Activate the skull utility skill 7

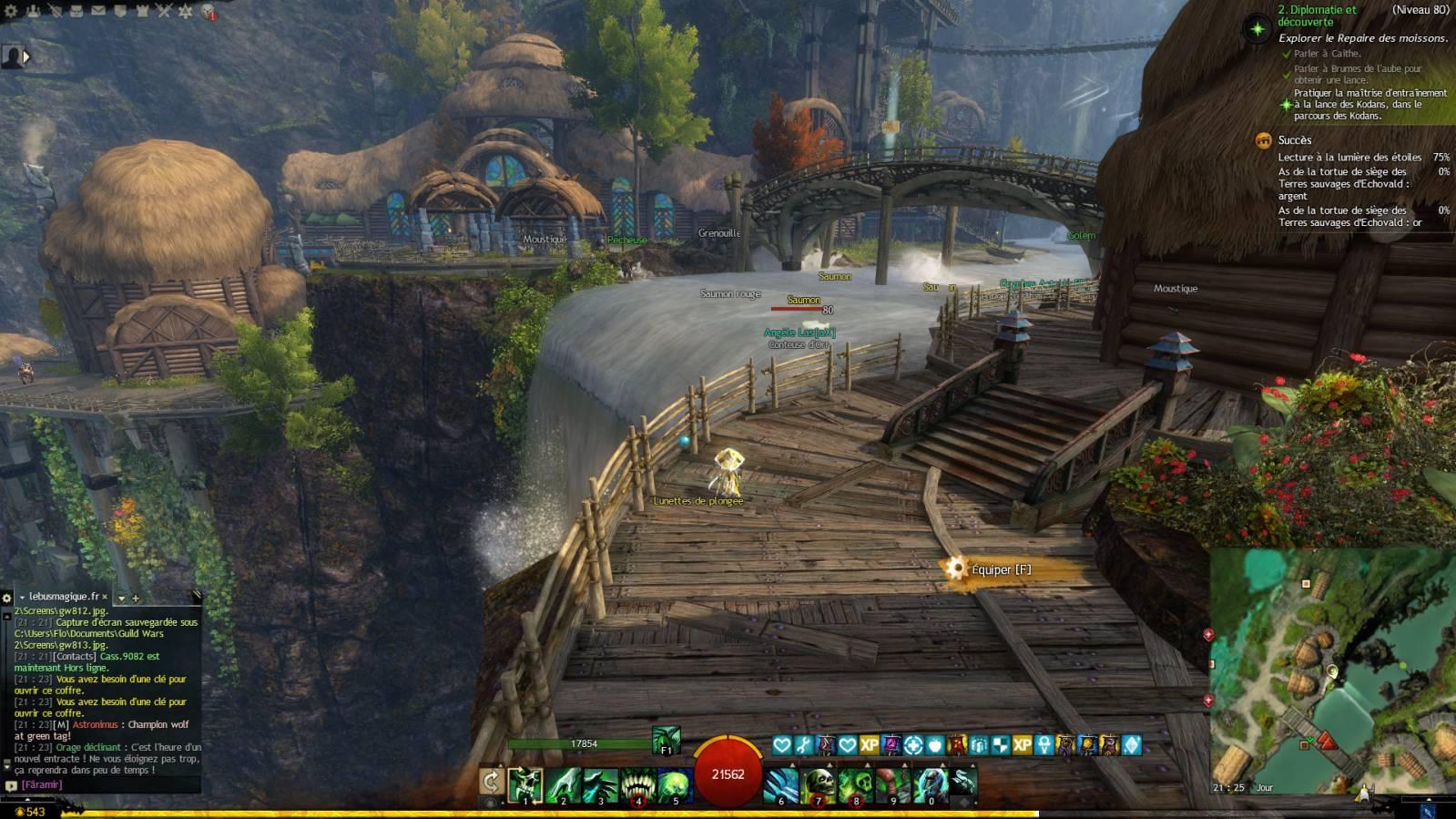[x=819, y=785]
